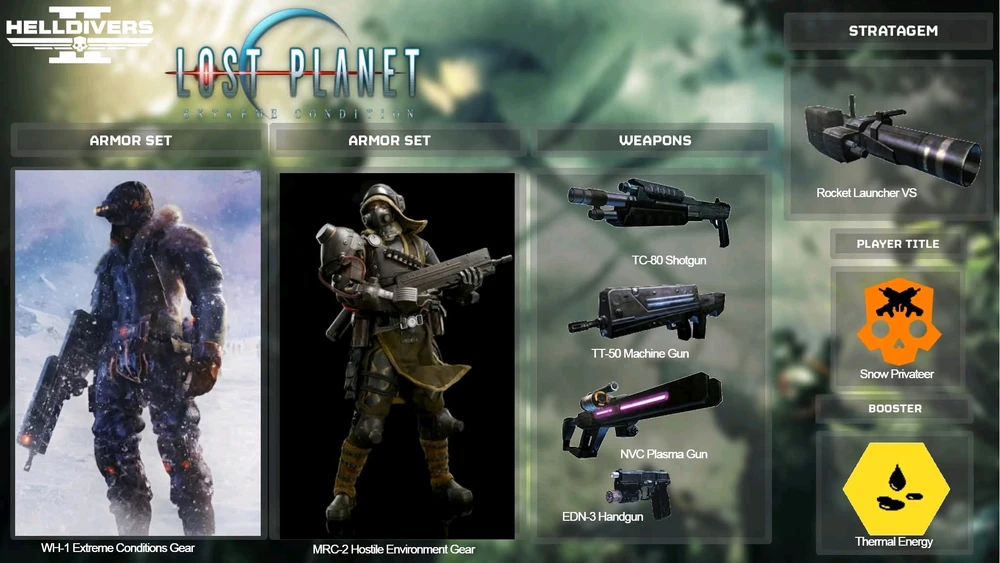Open the Booster section header
The height and width of the screenshot is (563, 1000).
(895, 409)
